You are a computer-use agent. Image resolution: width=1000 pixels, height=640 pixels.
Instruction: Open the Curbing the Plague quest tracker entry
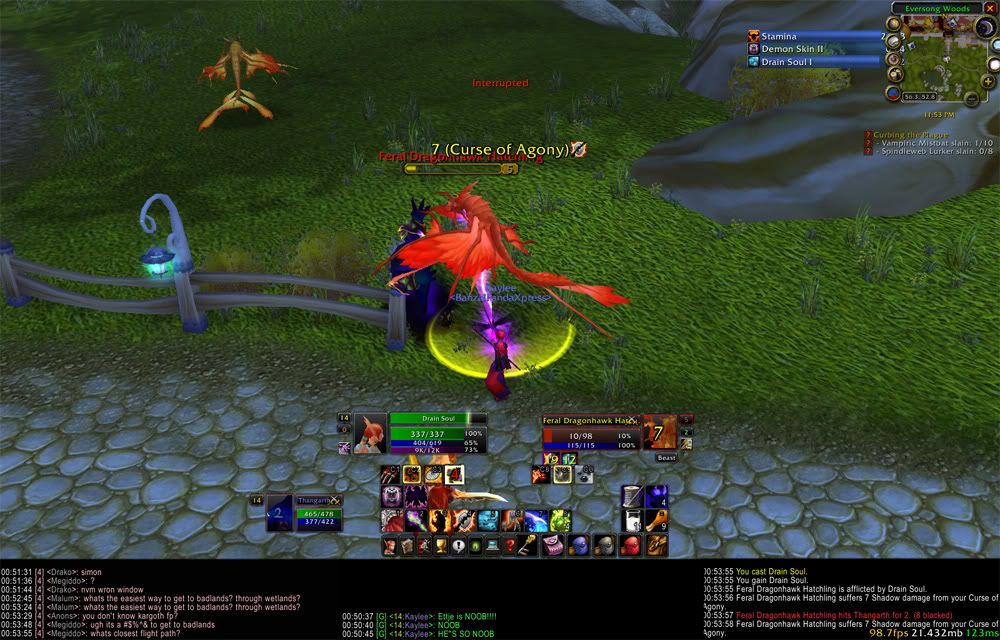(907, 134)
